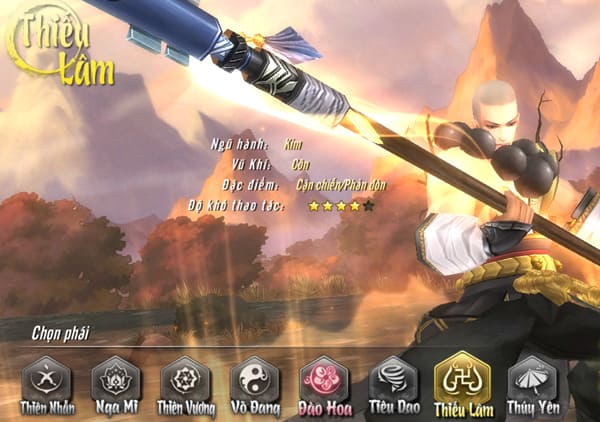Pick the Thiên Vương faction
Image resolution: width=600 pixels, height=422 pixels.
(x=186, y=380)
